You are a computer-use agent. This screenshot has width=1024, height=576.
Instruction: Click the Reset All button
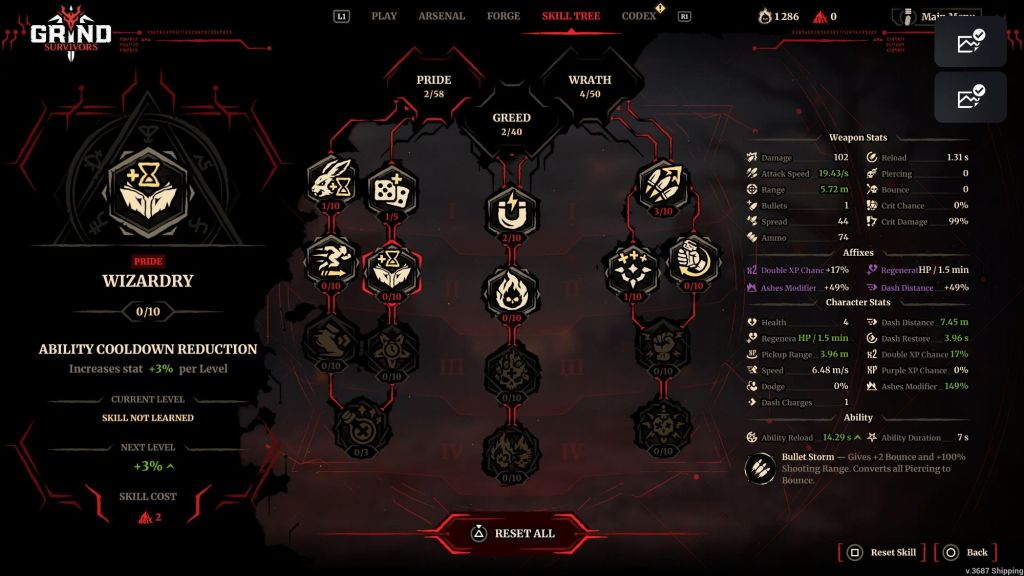tap(512, 533)
